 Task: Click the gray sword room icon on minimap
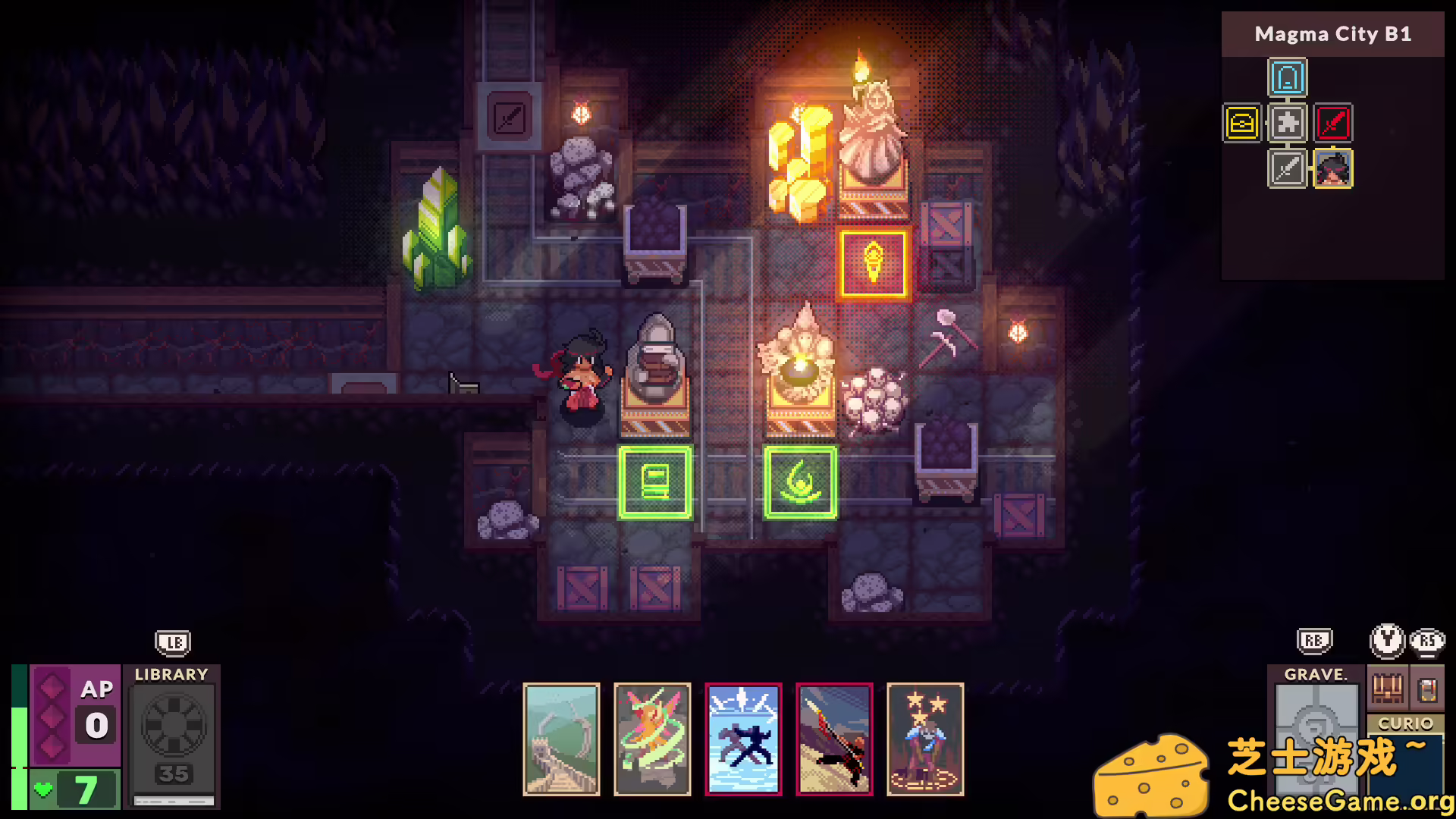(x=1287, y=168)
